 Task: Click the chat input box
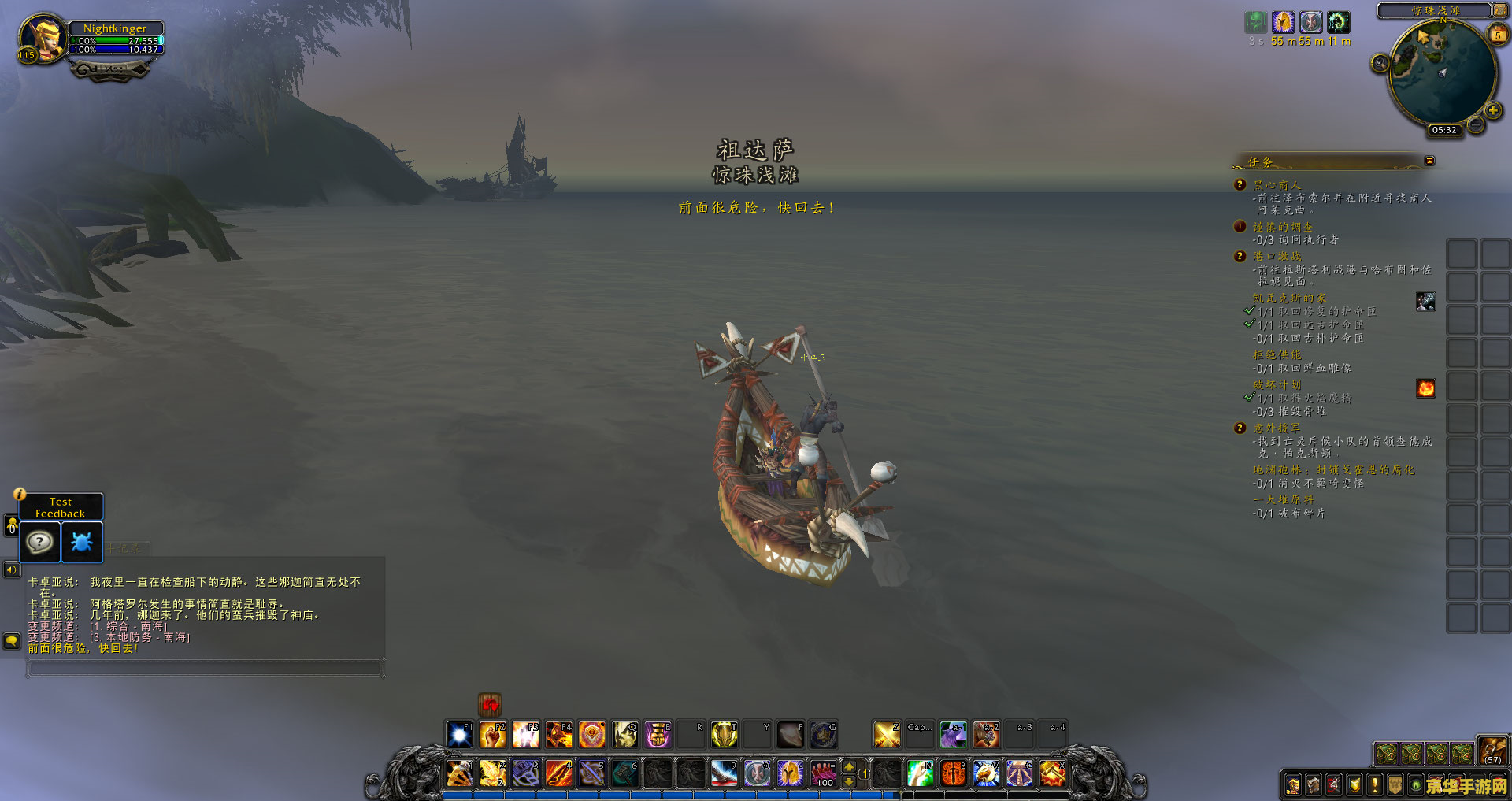click(205, 669)
